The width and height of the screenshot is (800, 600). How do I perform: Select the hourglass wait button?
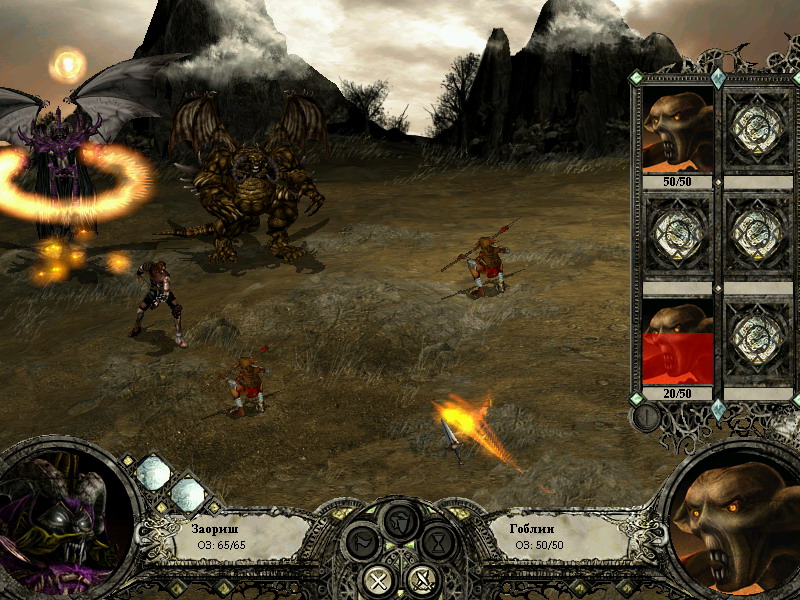tap(438, 544)
